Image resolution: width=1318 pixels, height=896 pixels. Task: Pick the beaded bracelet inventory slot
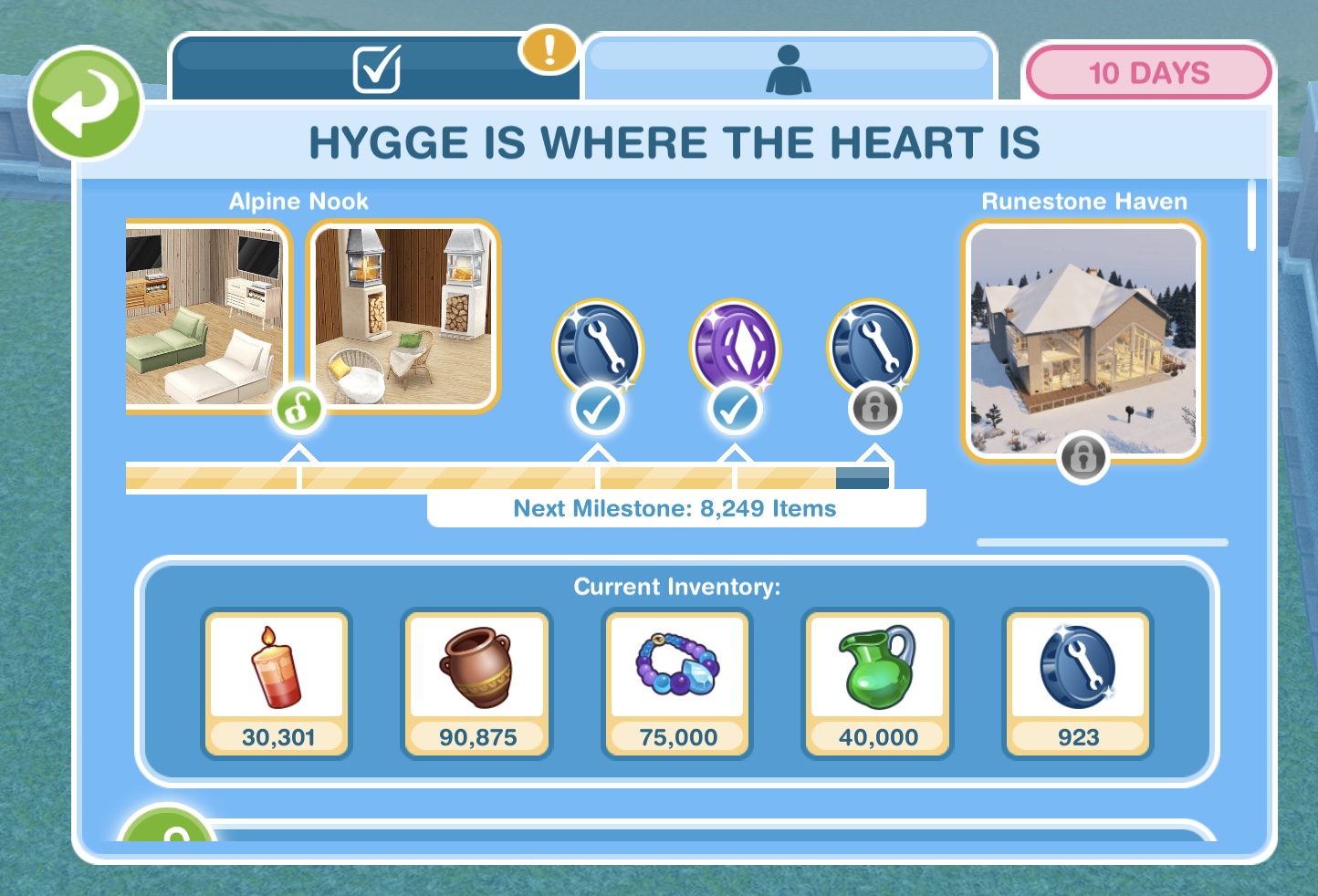[x=677, y=682]
